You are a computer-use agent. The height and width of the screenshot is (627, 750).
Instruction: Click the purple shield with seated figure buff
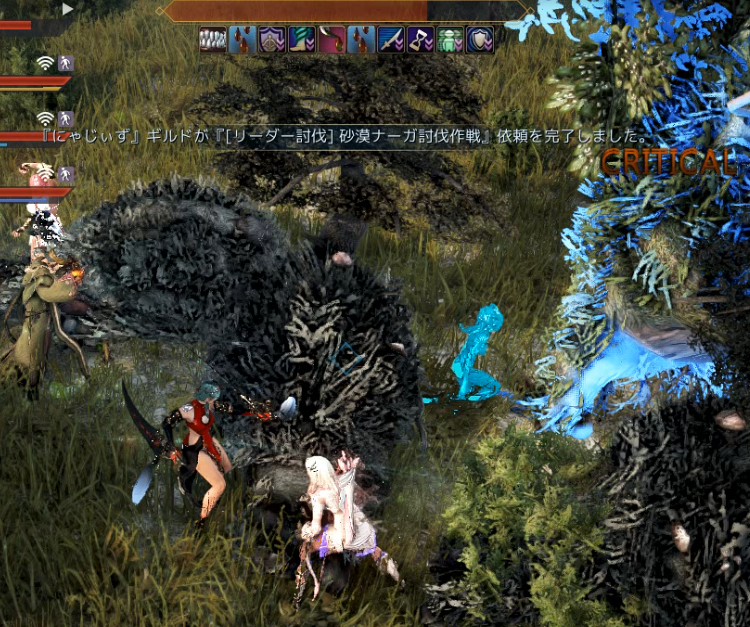tap(272, 40)
